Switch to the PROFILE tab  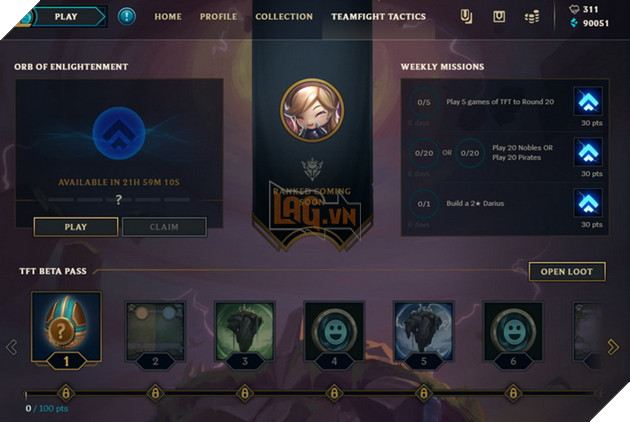[x=218, y=17]
